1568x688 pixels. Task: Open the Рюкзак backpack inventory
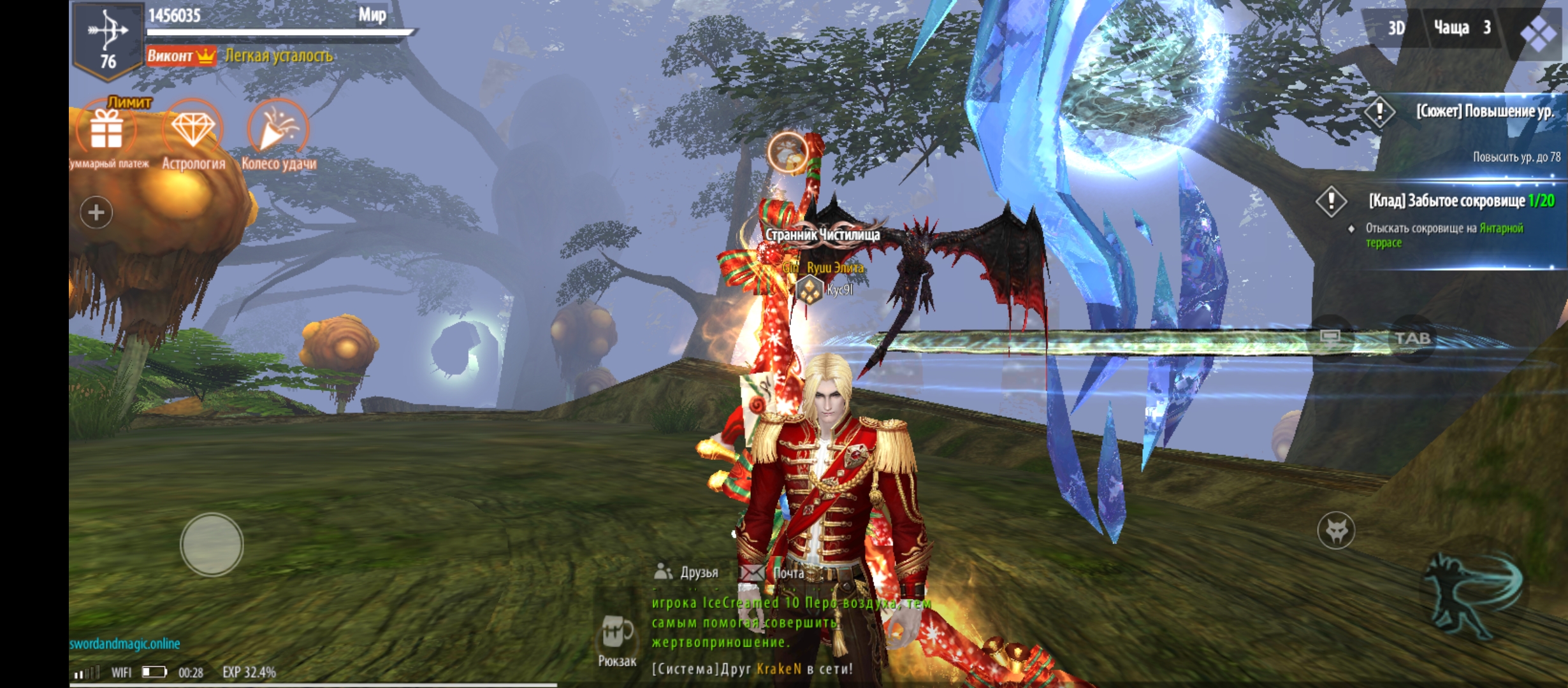pos(616,640)
